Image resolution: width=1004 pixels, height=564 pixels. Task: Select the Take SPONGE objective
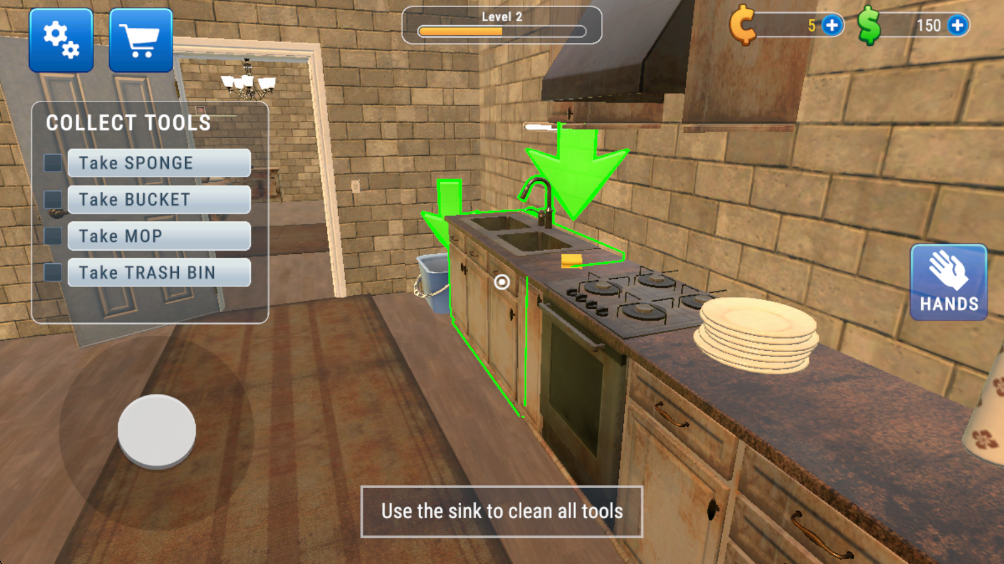coord(159,163)
